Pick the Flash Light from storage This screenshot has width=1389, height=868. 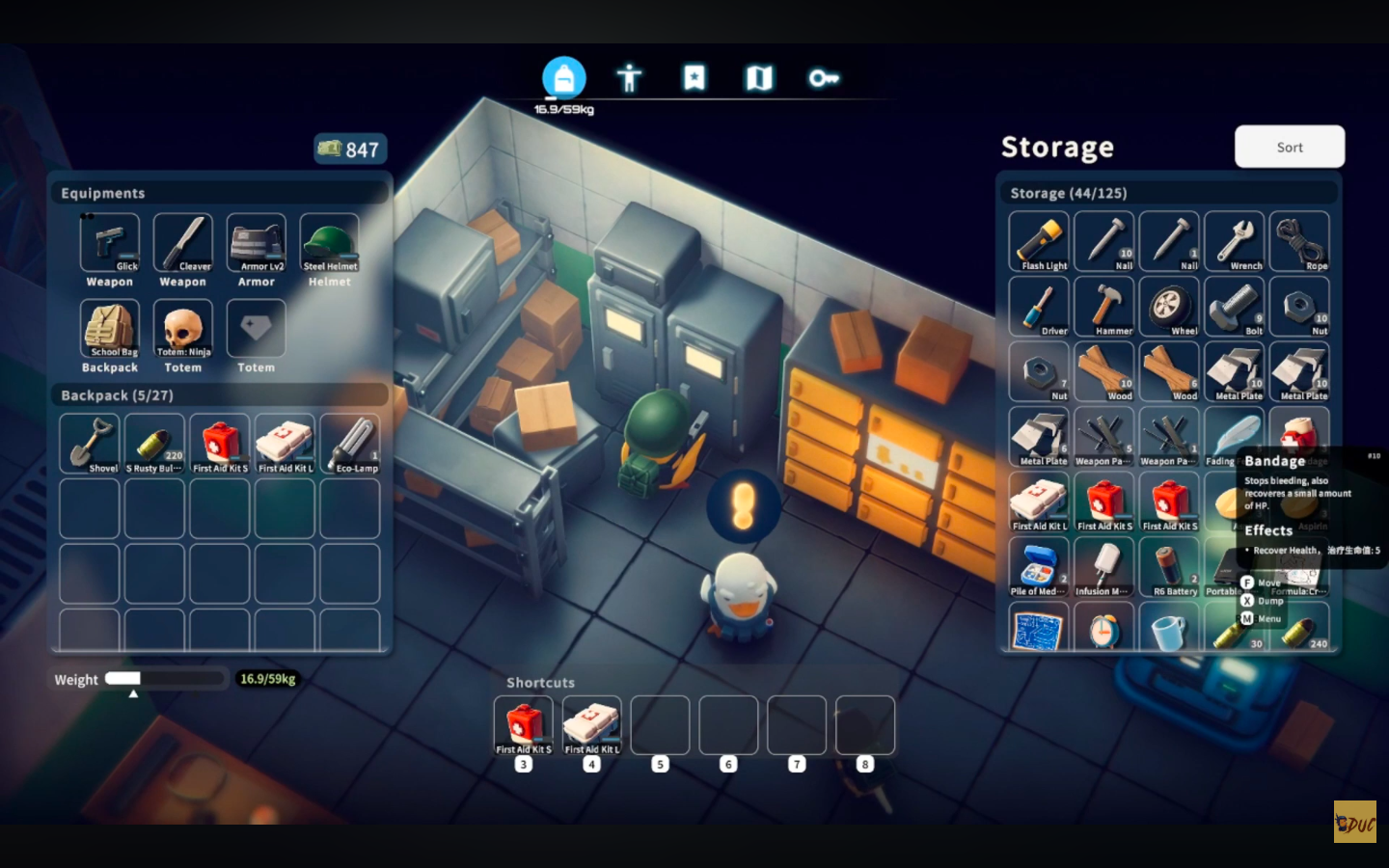coord(1039,241)
